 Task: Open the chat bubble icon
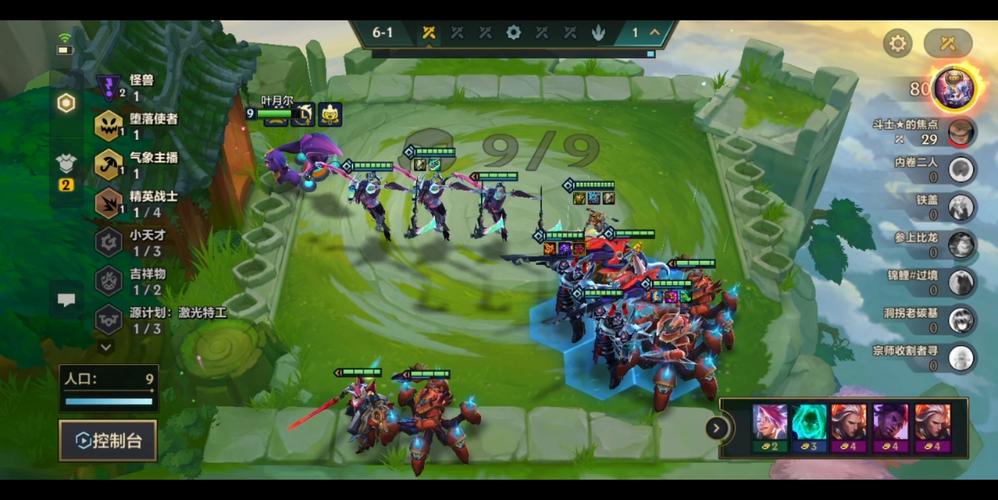[x=67, y=299]
